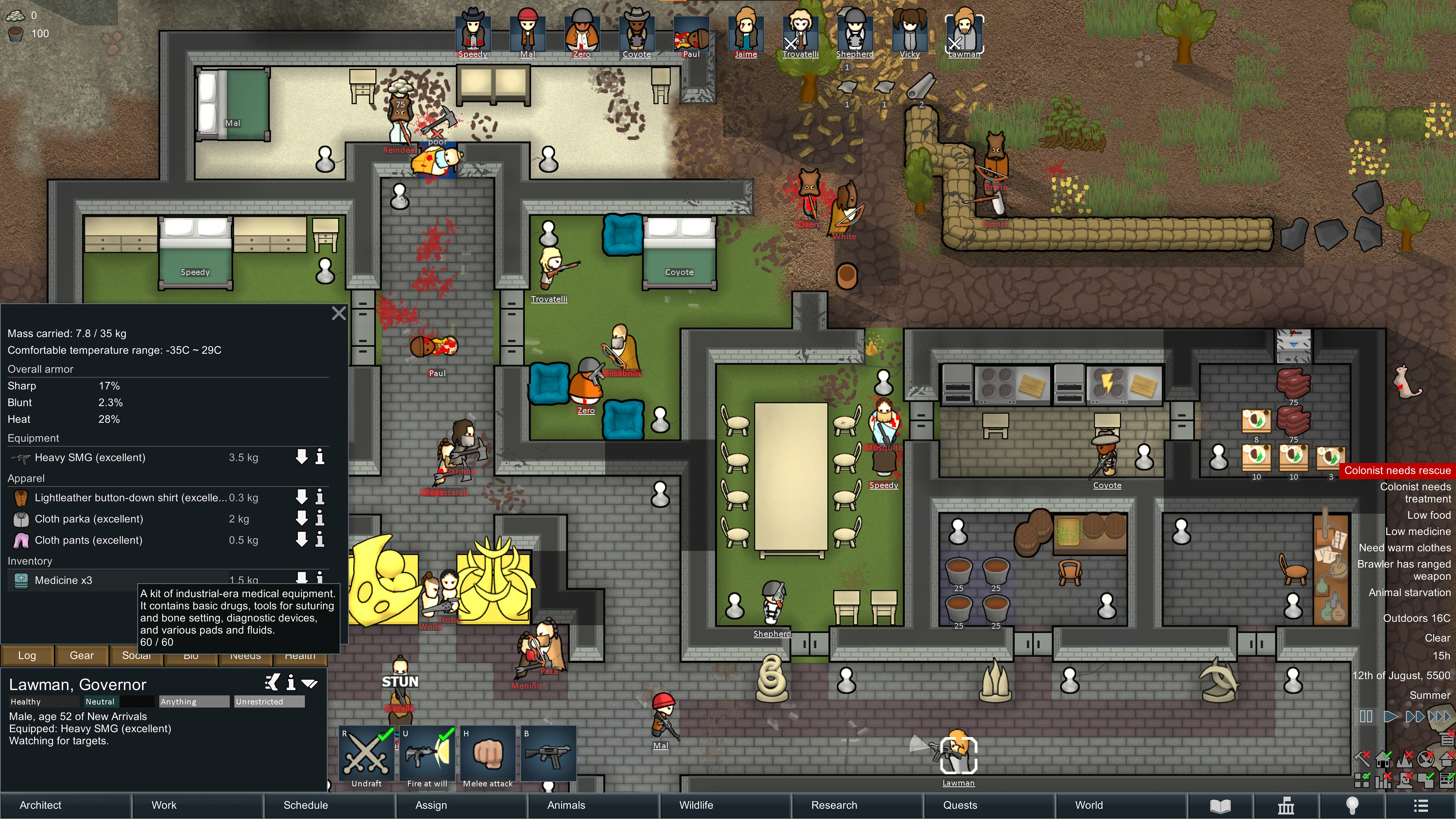The image size is (1456, 819).
Task: Open the Assign menu
Action: point(431,805)
